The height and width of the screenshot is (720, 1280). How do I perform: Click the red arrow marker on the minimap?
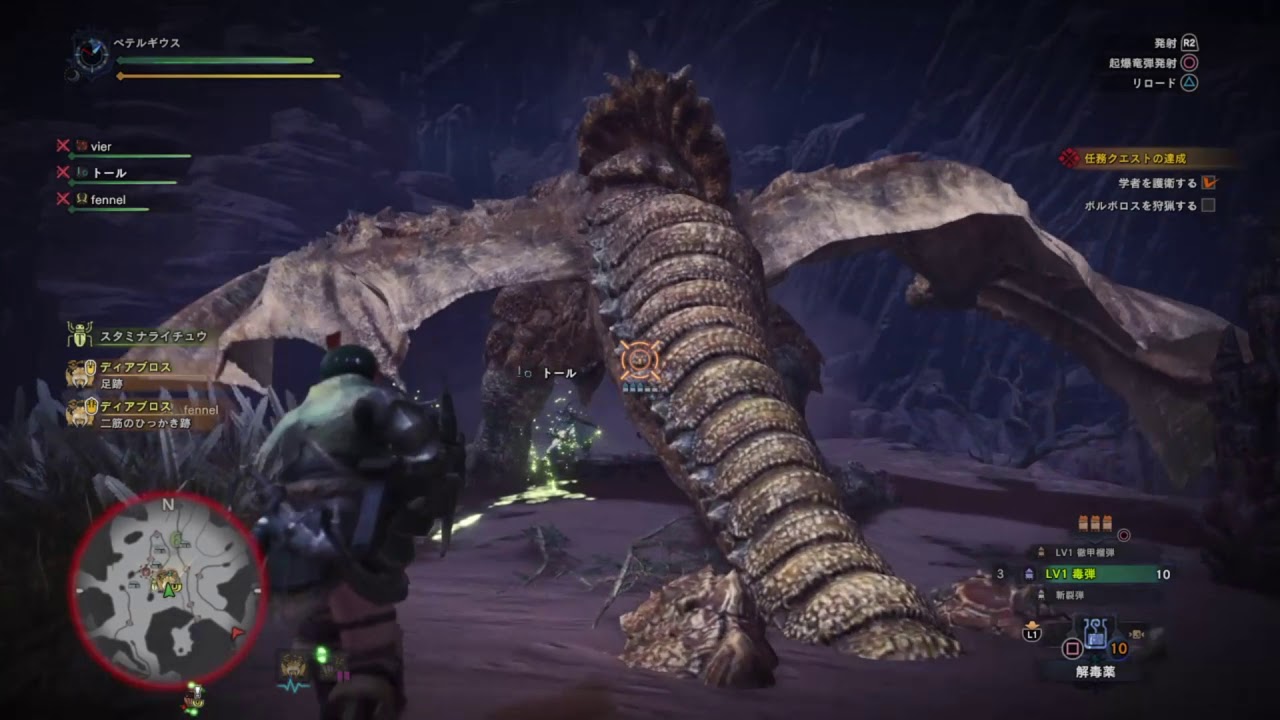click(x=237, y=632)
